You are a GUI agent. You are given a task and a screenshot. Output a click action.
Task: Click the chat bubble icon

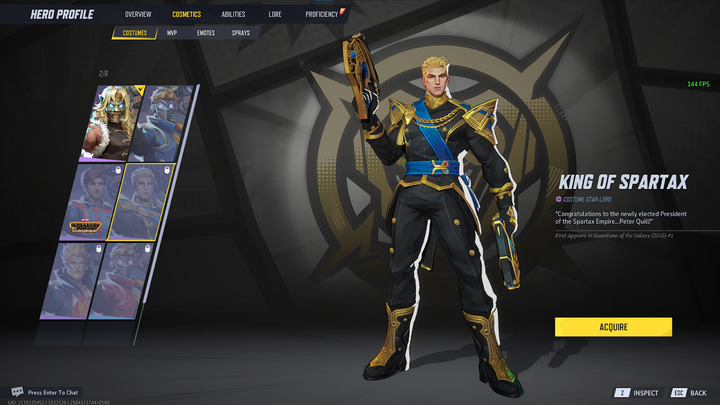17,391
